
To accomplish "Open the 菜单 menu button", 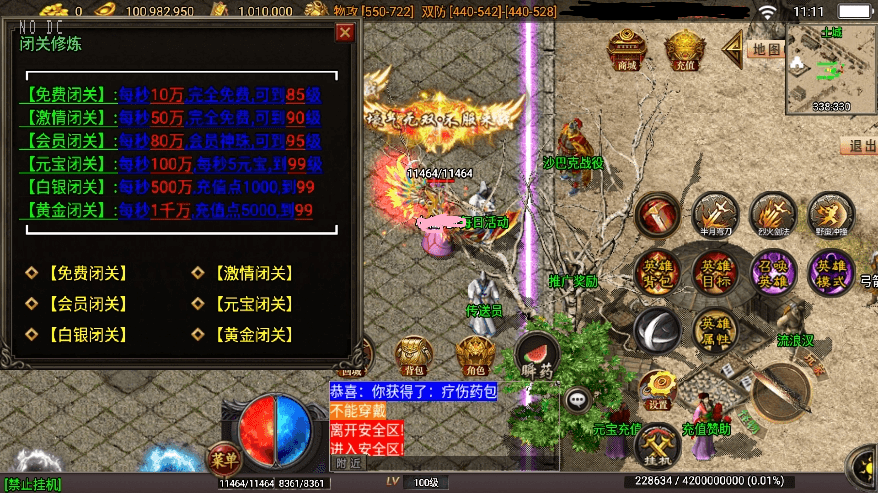I will tap(223, 459).
